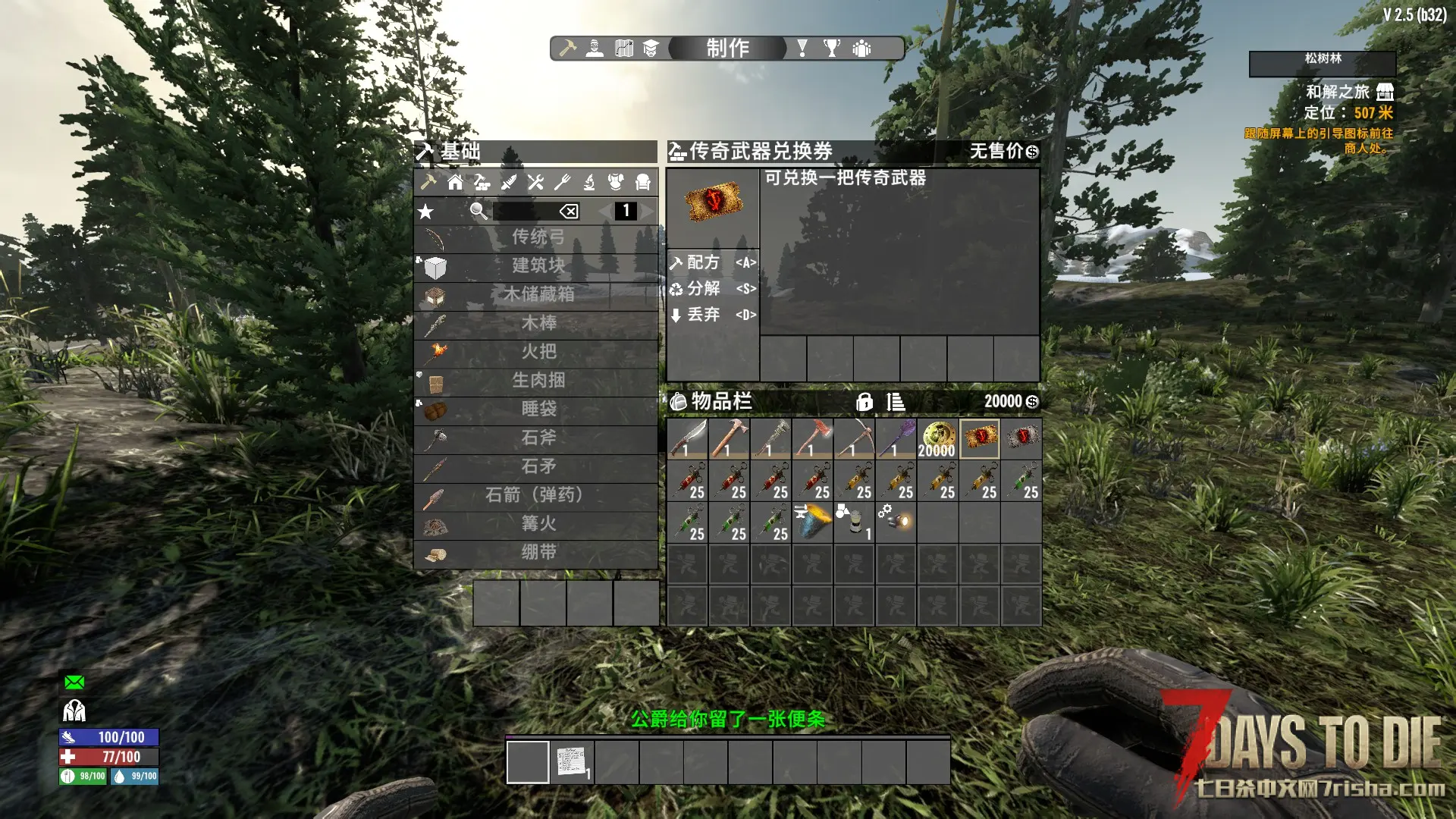Open the map tab icon
Image resolution: width=1456 pixels, height=819 pixels.
point(624,49)
